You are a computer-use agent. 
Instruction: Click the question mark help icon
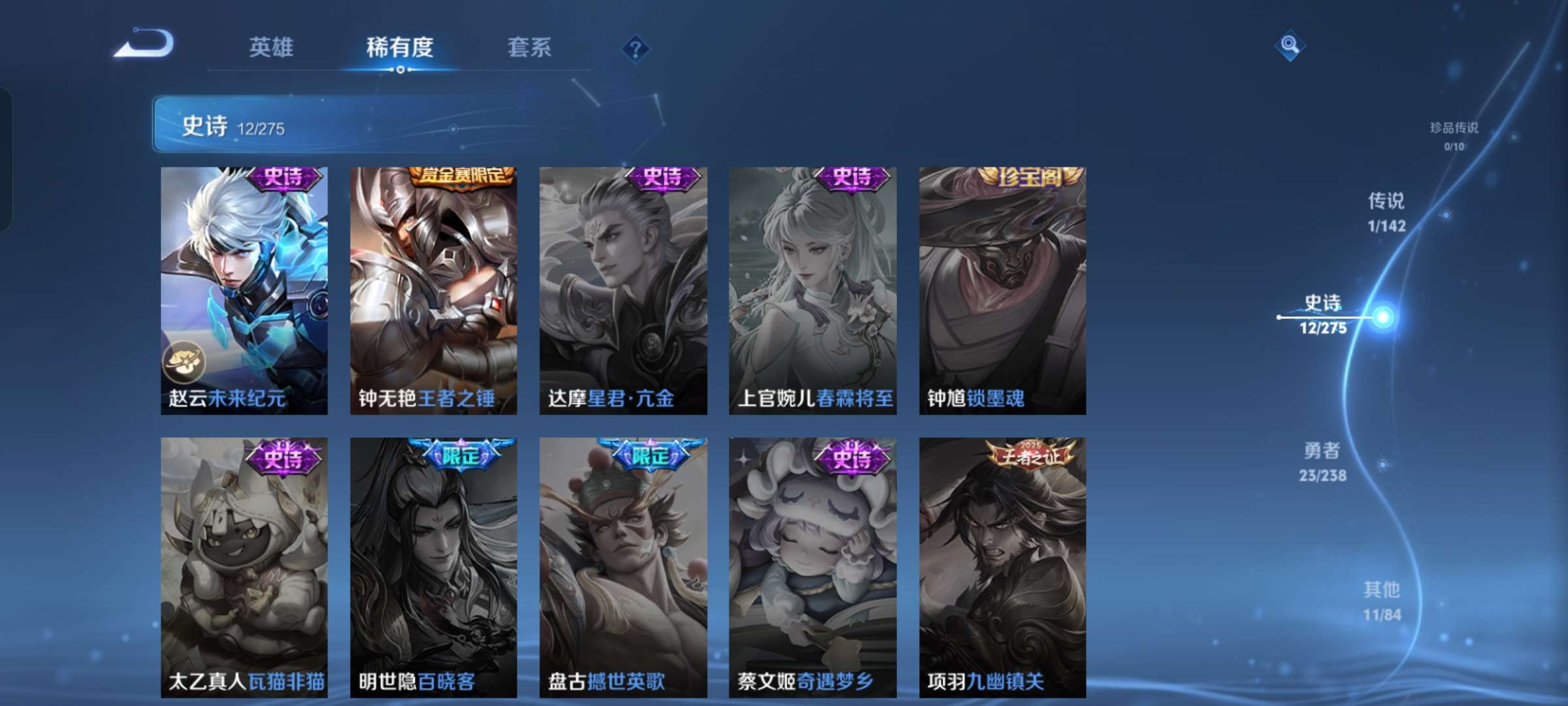[x=635, y=47]
